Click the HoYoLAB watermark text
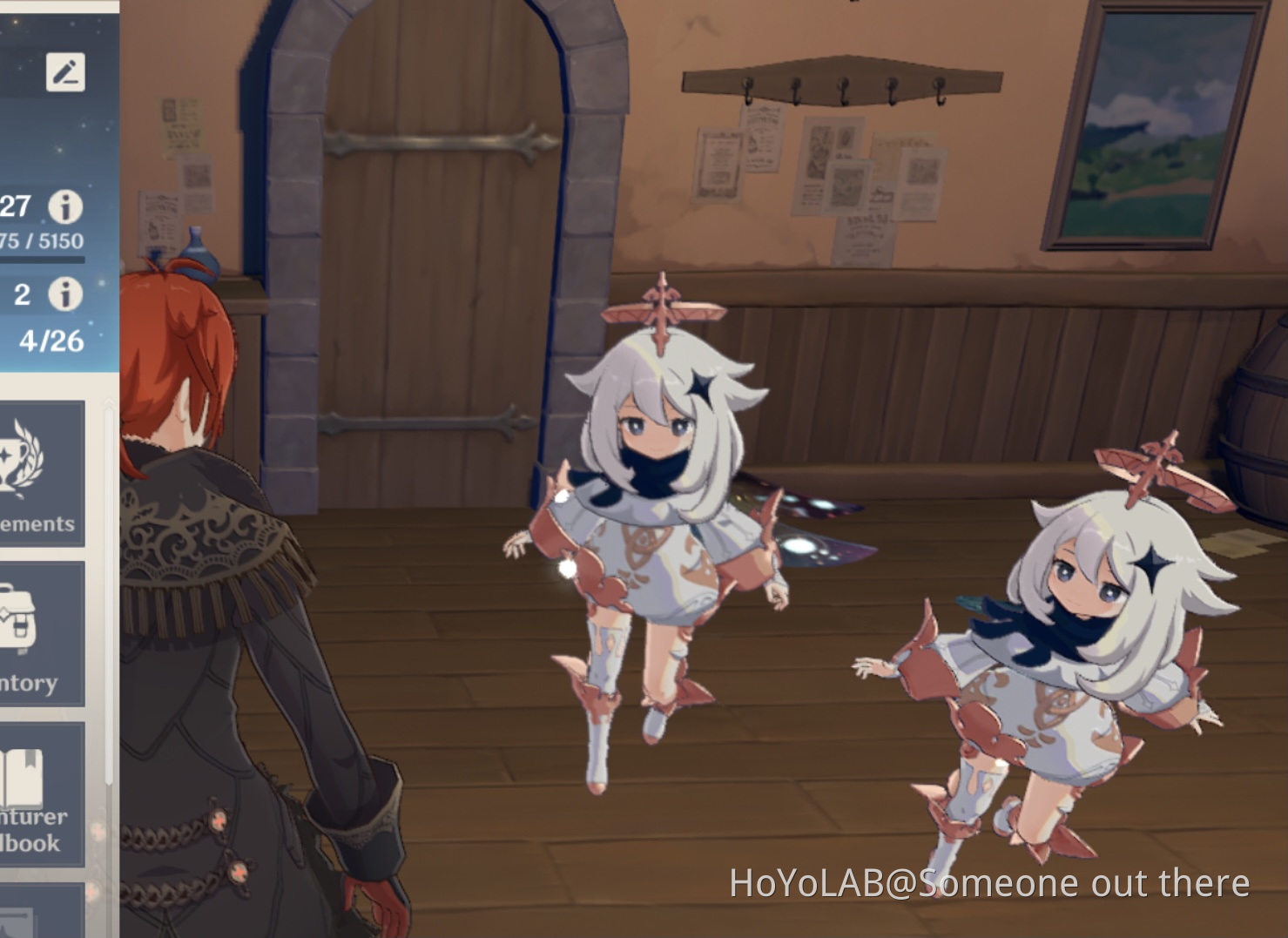The width and height of the screenshot is (1288, 938). point(988,882)
